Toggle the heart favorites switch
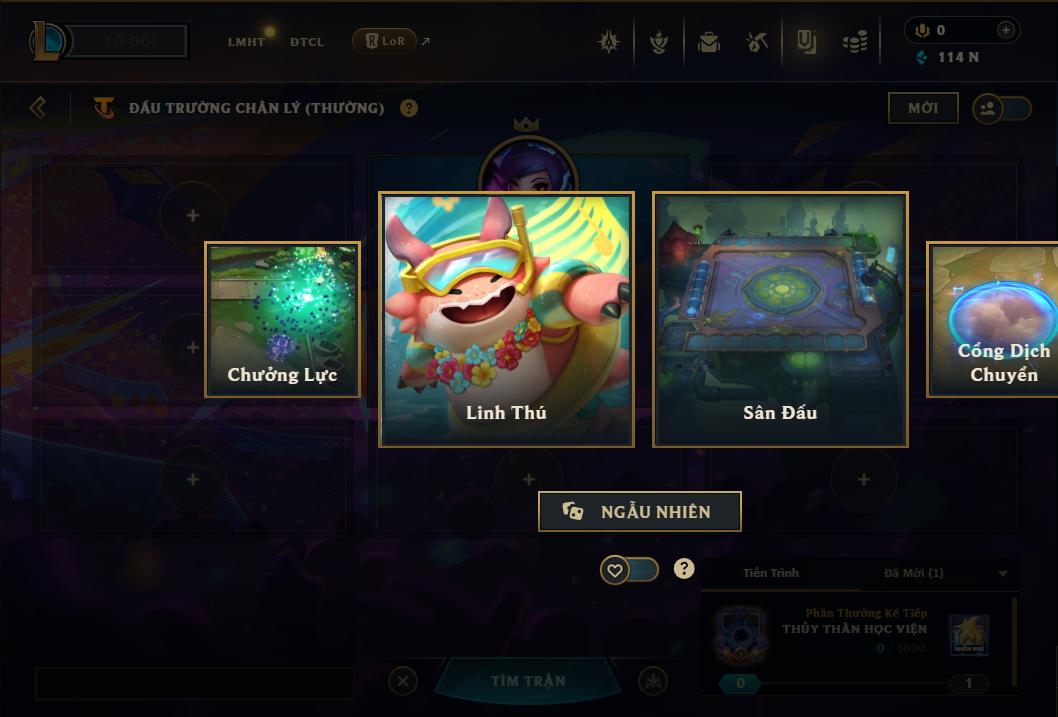The image size is (1058, 717). (629, 570)
